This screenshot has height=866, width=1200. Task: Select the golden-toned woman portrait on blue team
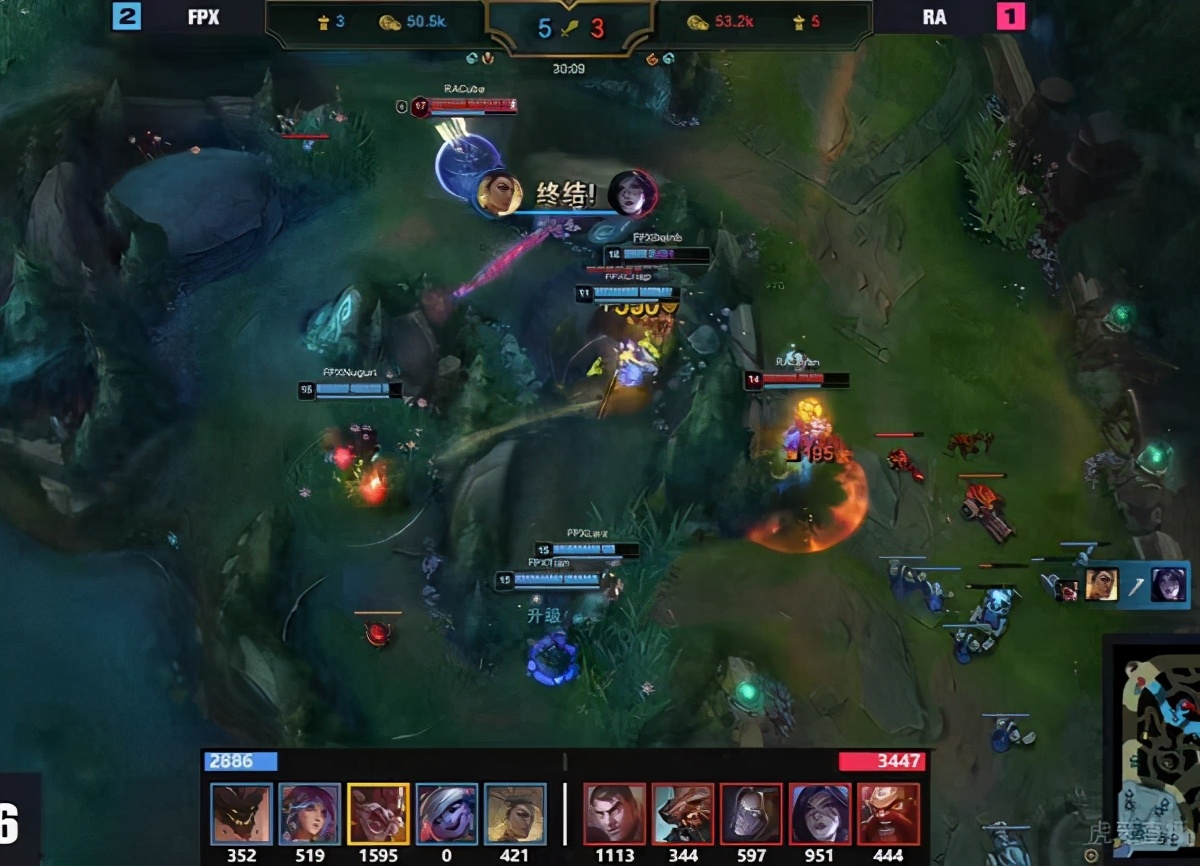(515, 814)
